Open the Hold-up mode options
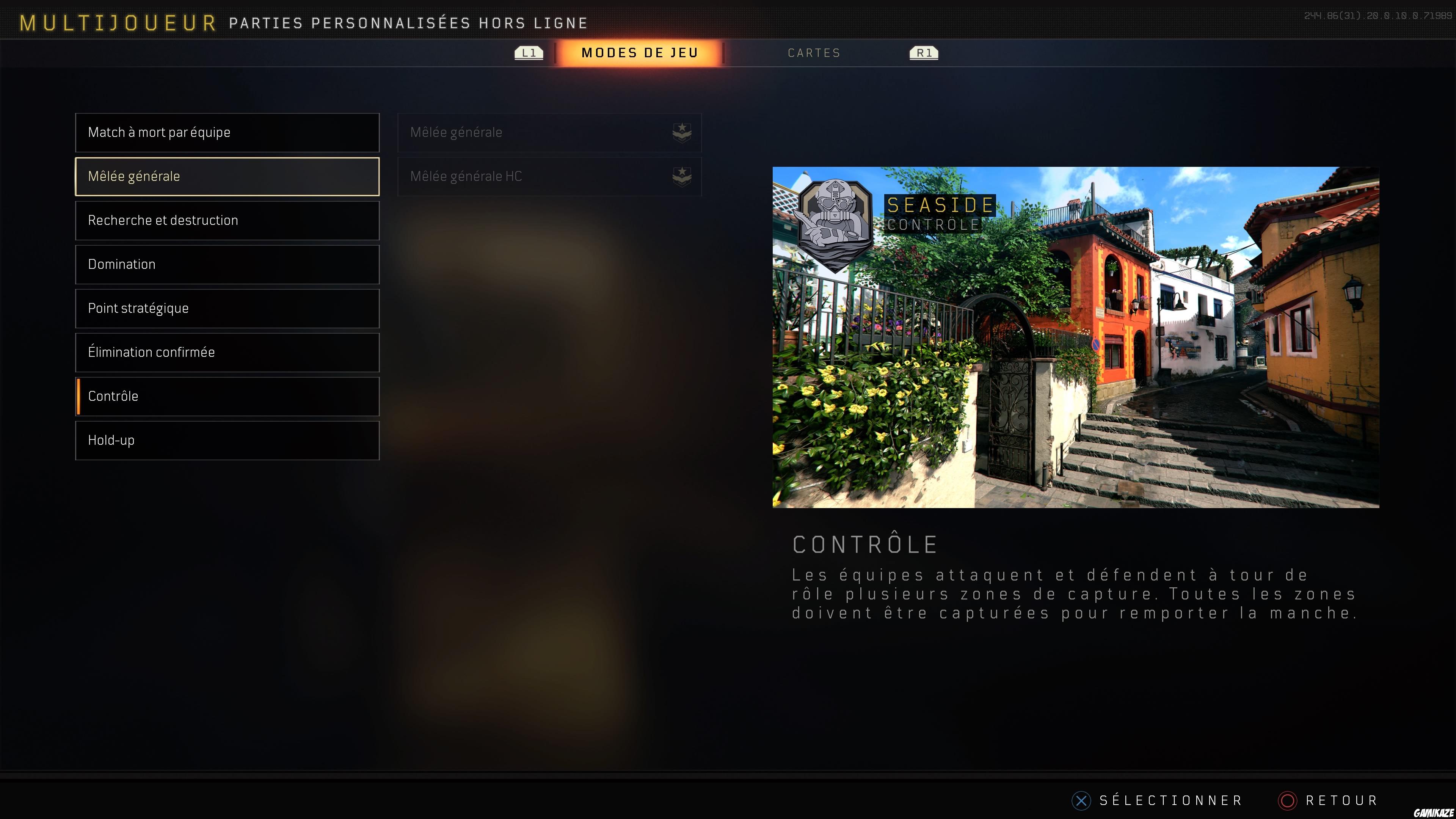 [226, 440]
